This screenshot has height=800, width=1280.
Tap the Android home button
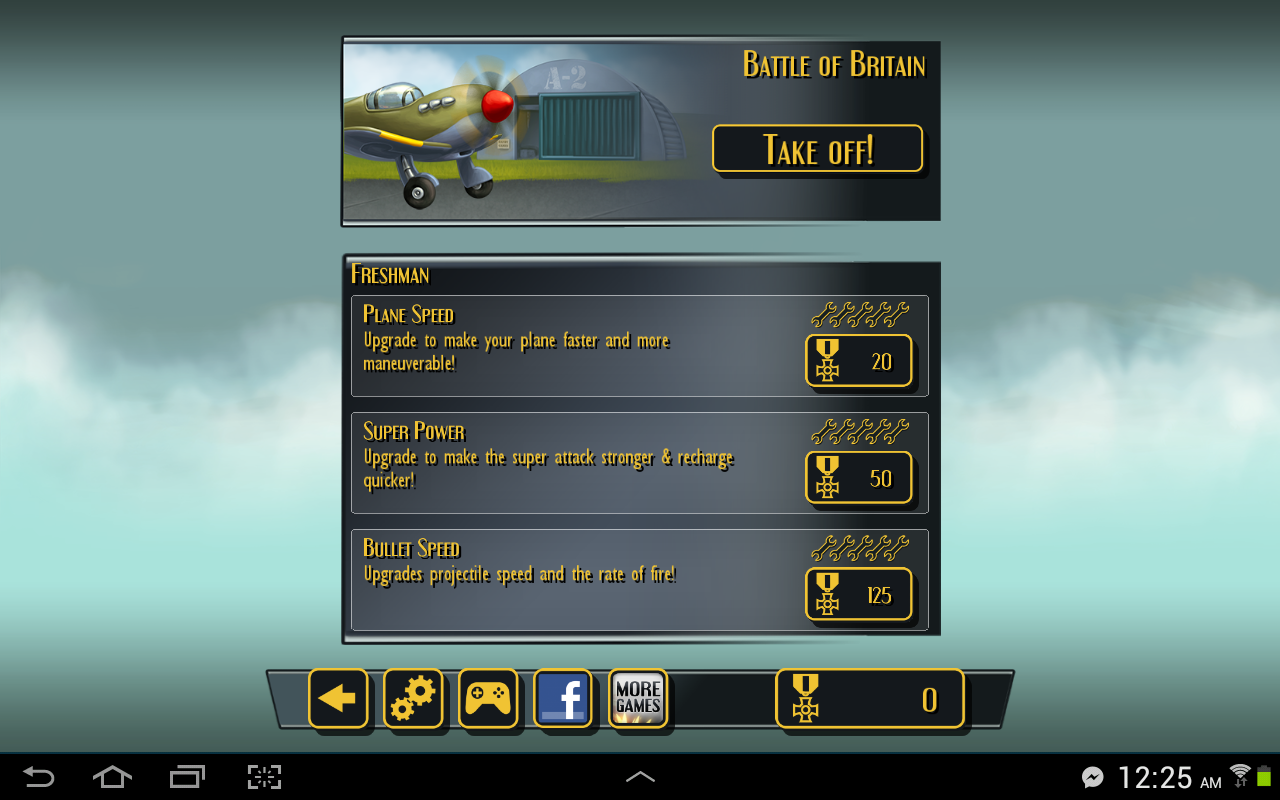click(x=112, y=777)
